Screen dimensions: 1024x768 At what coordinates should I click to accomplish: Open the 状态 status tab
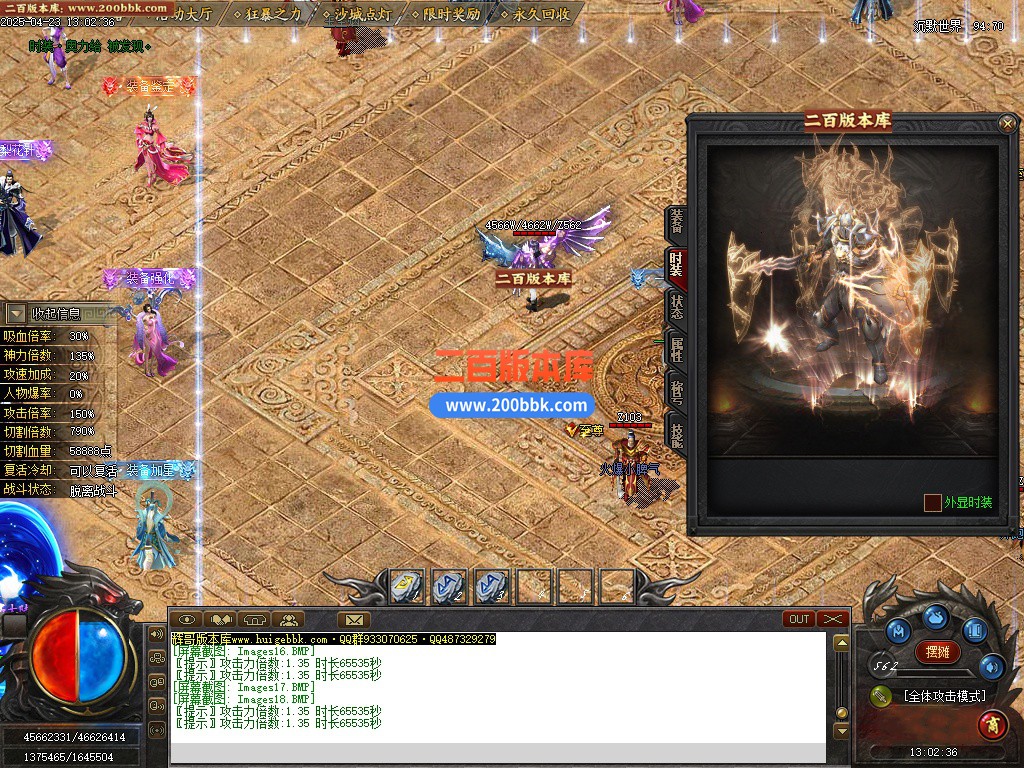tap(677, 307)
